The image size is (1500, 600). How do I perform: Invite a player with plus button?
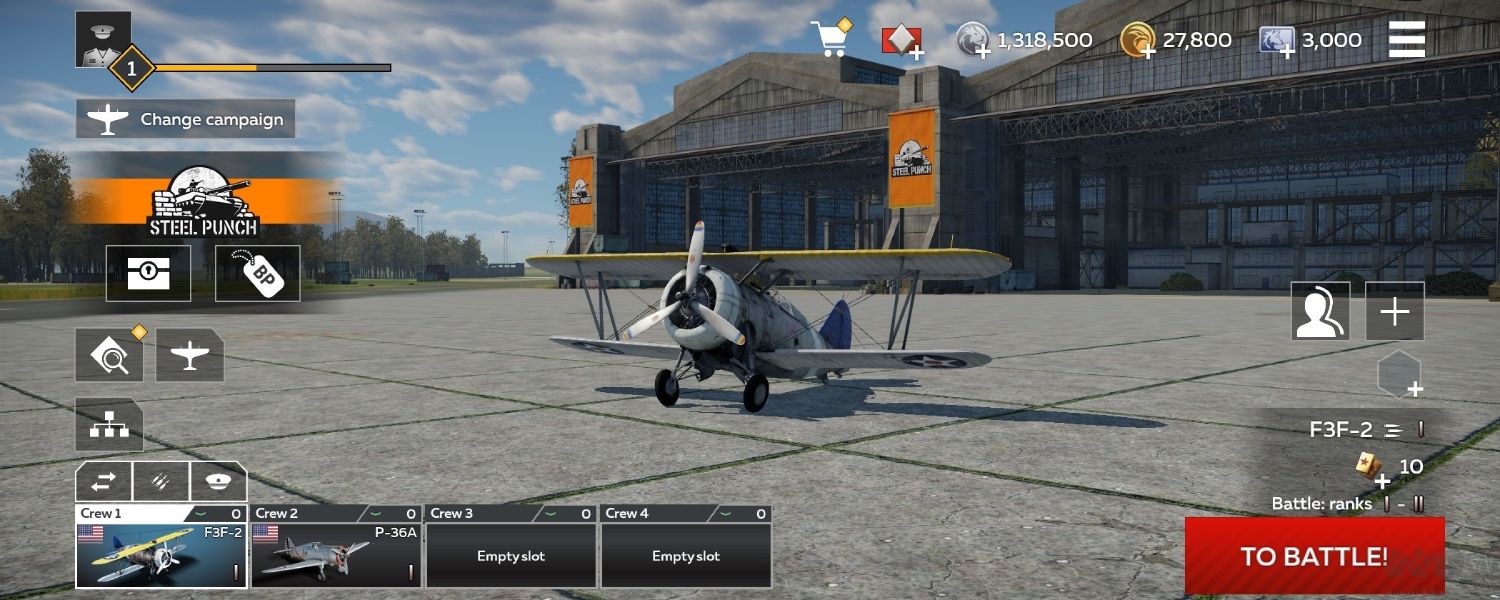click(x=1394, y=311)
